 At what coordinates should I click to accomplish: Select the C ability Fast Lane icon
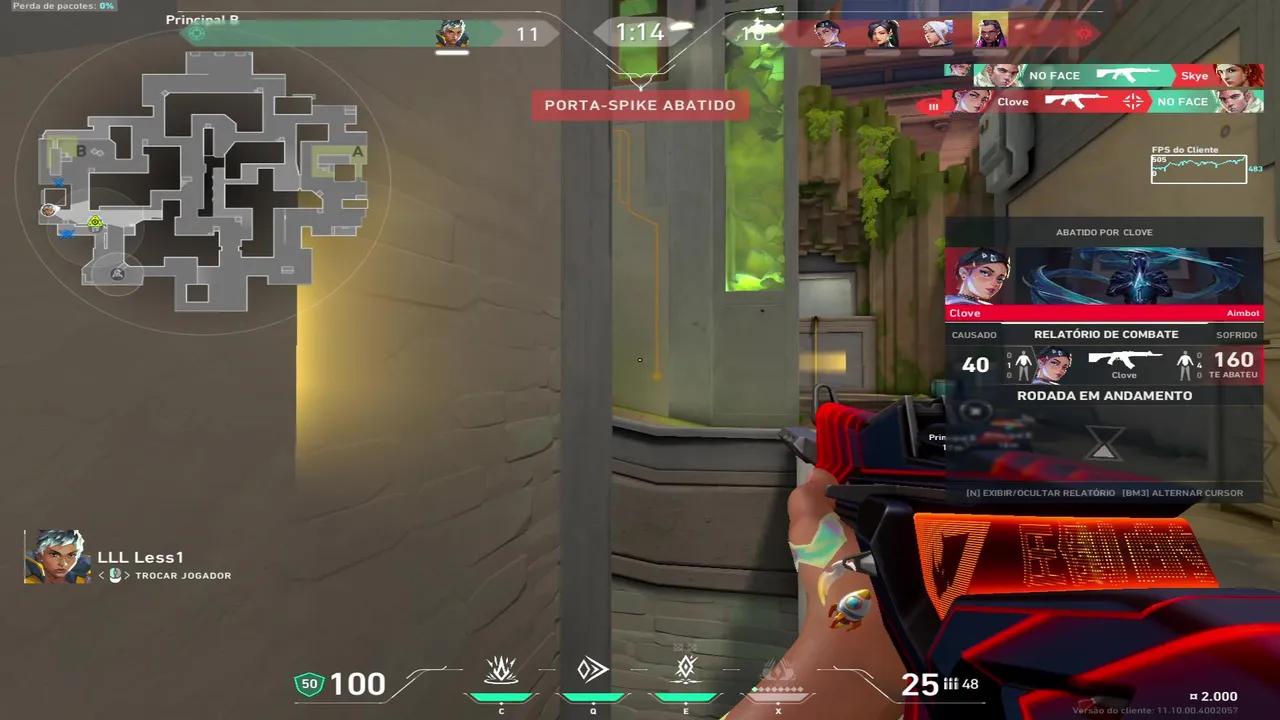502,670
